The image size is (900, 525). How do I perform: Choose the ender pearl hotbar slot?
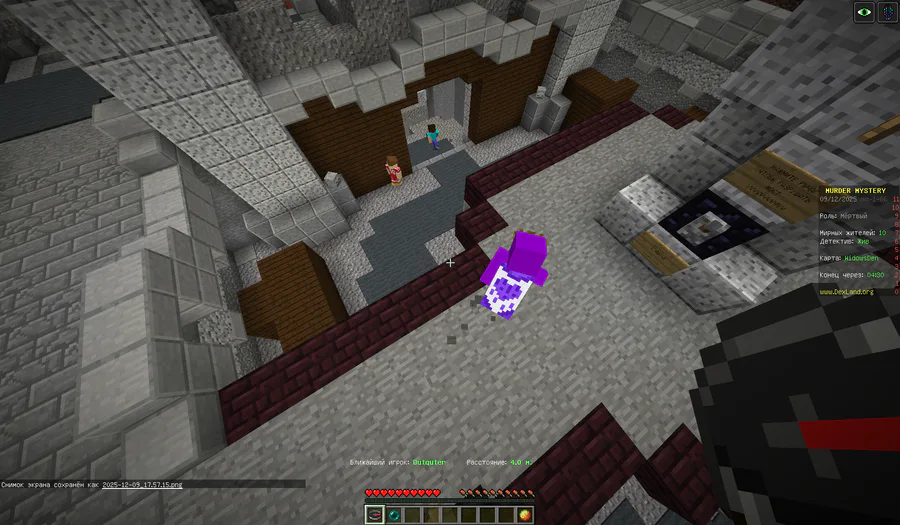click(x=395, y=515)
